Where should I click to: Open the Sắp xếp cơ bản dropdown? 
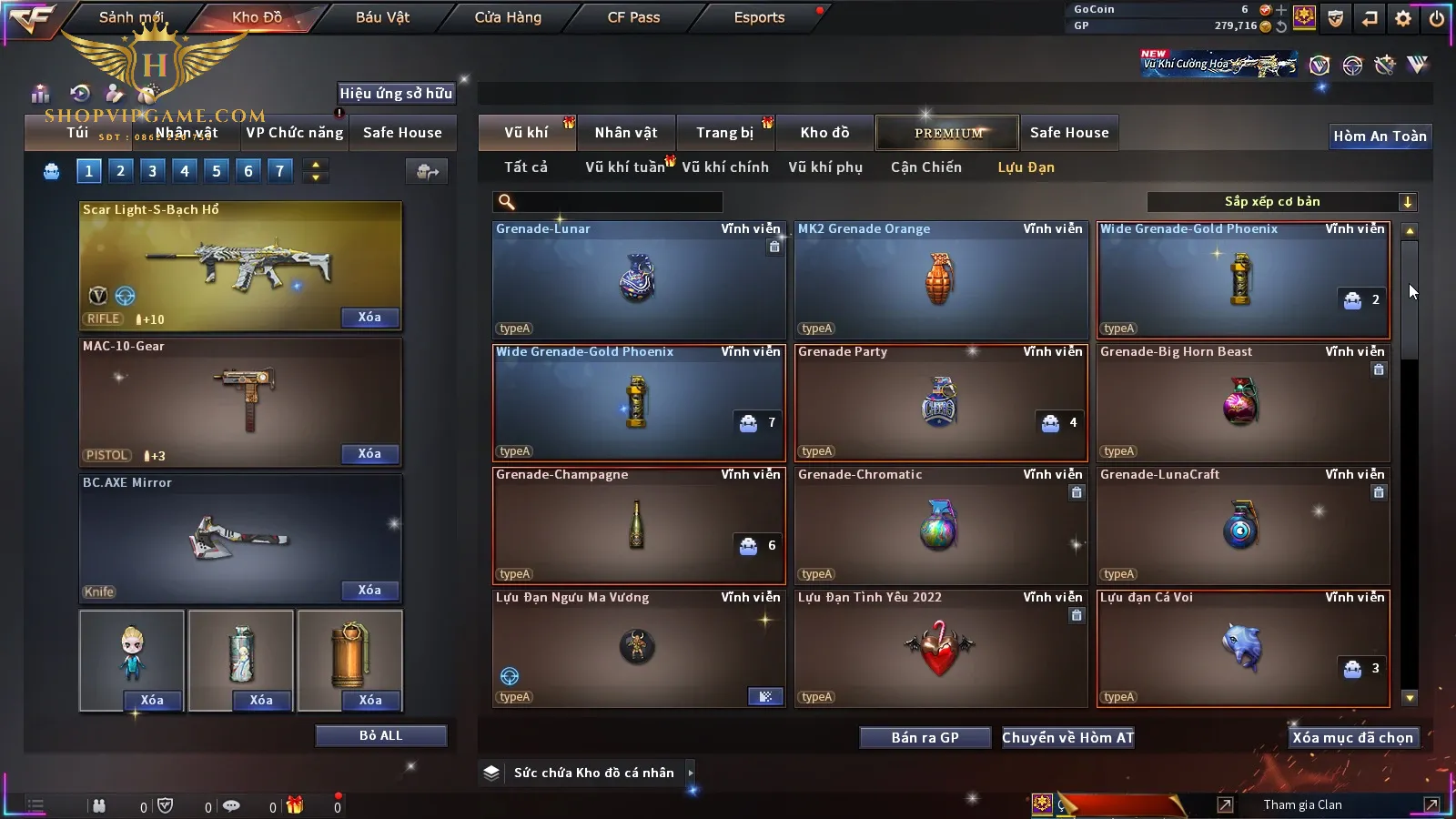[x=1282, y=202]
